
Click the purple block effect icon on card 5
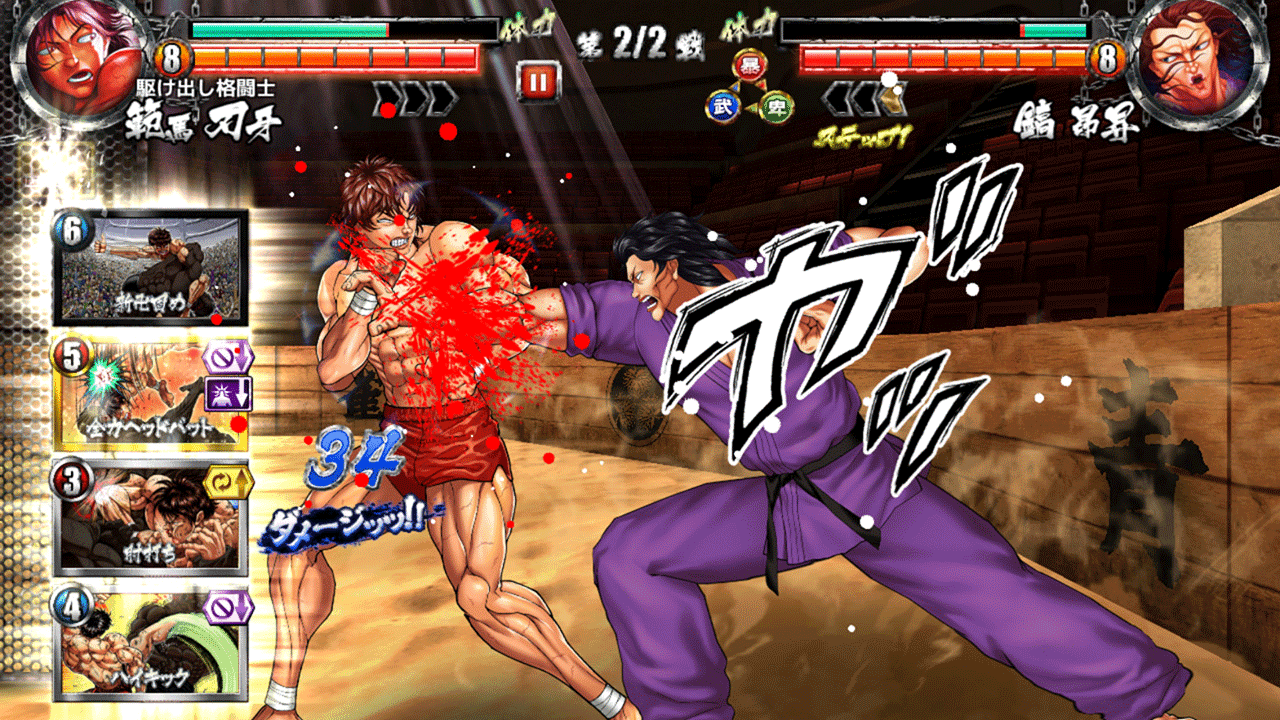click(x=226, y=356)
